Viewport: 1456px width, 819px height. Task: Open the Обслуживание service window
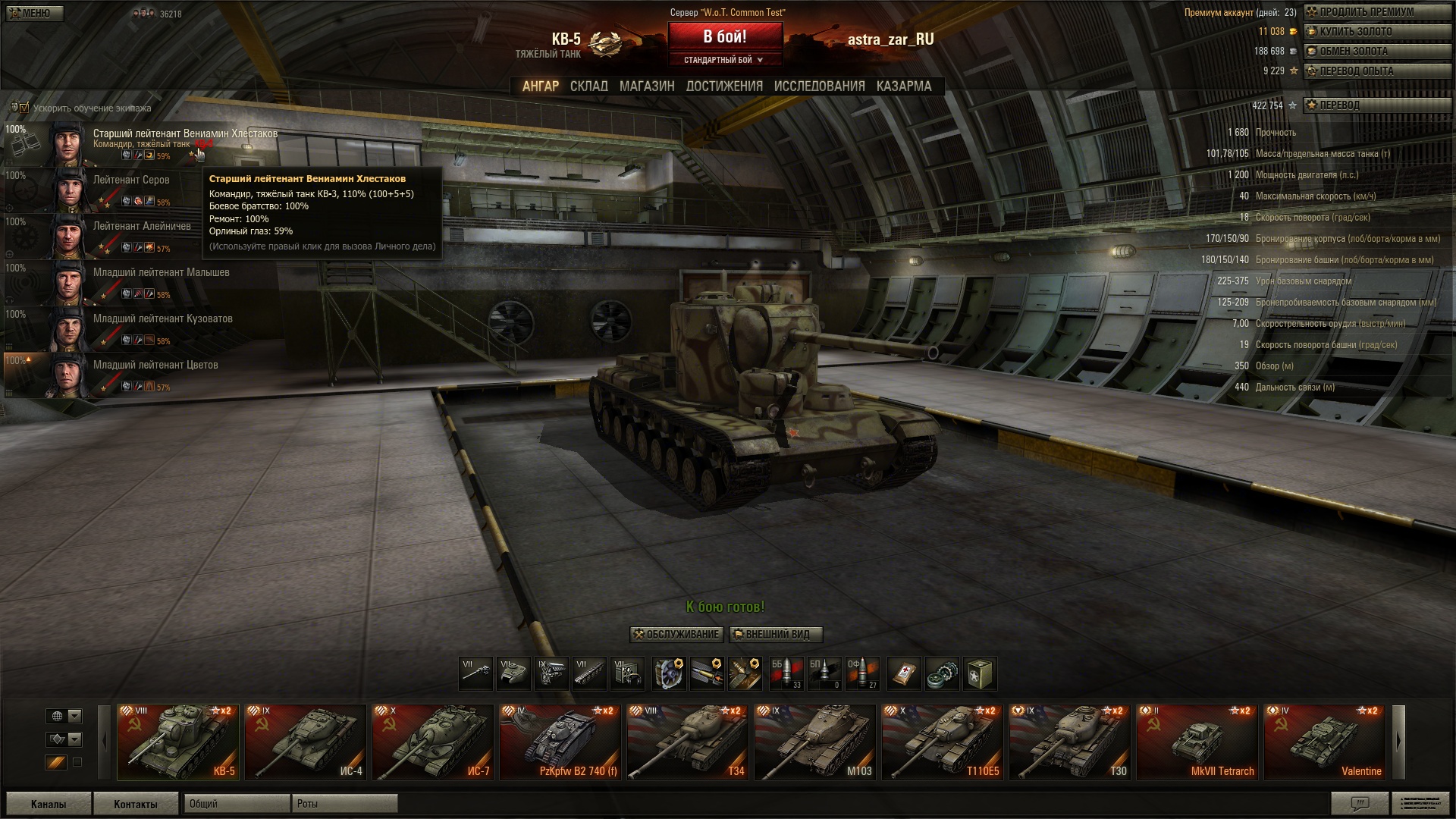coord(676,635)
